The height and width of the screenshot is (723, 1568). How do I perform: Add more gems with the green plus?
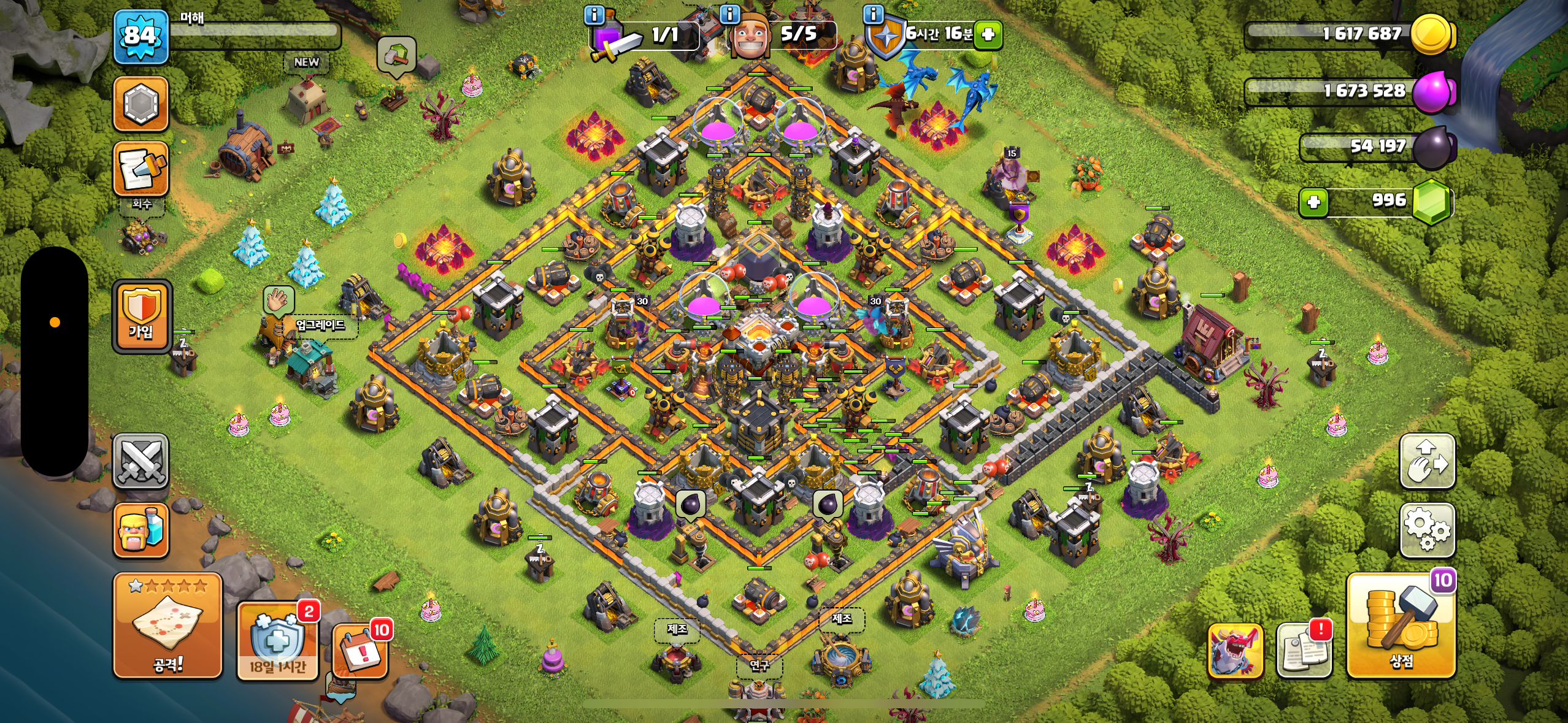[x=1313, y=202]
